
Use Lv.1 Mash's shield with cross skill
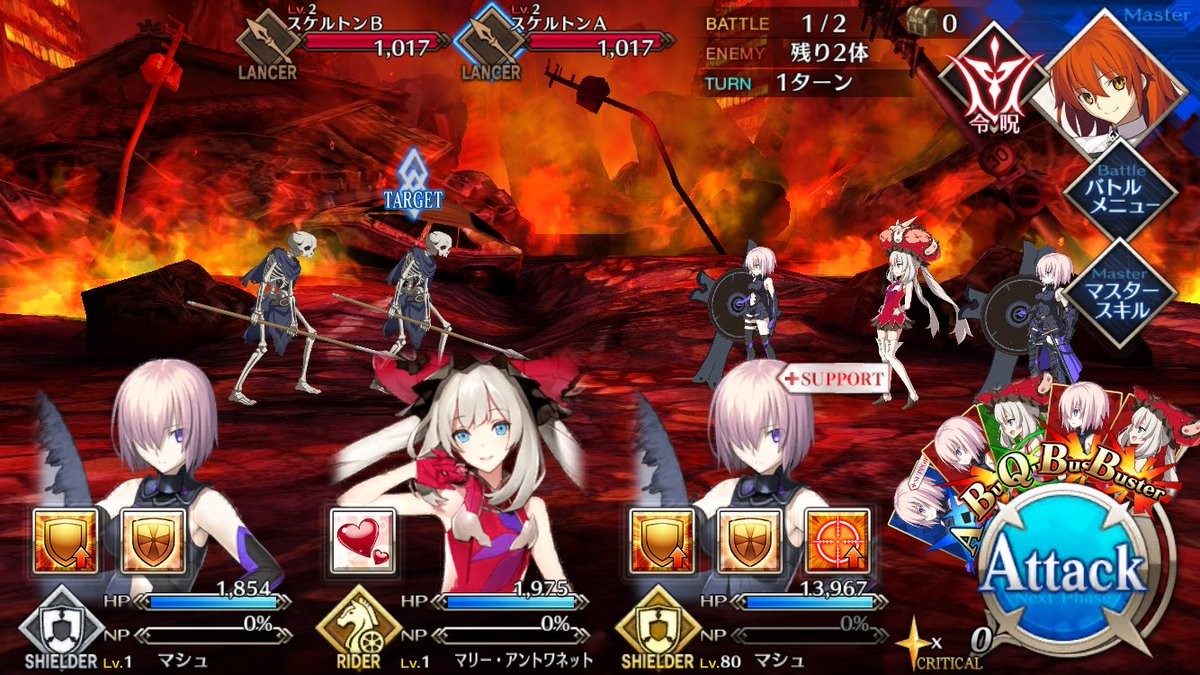point(152,540)
